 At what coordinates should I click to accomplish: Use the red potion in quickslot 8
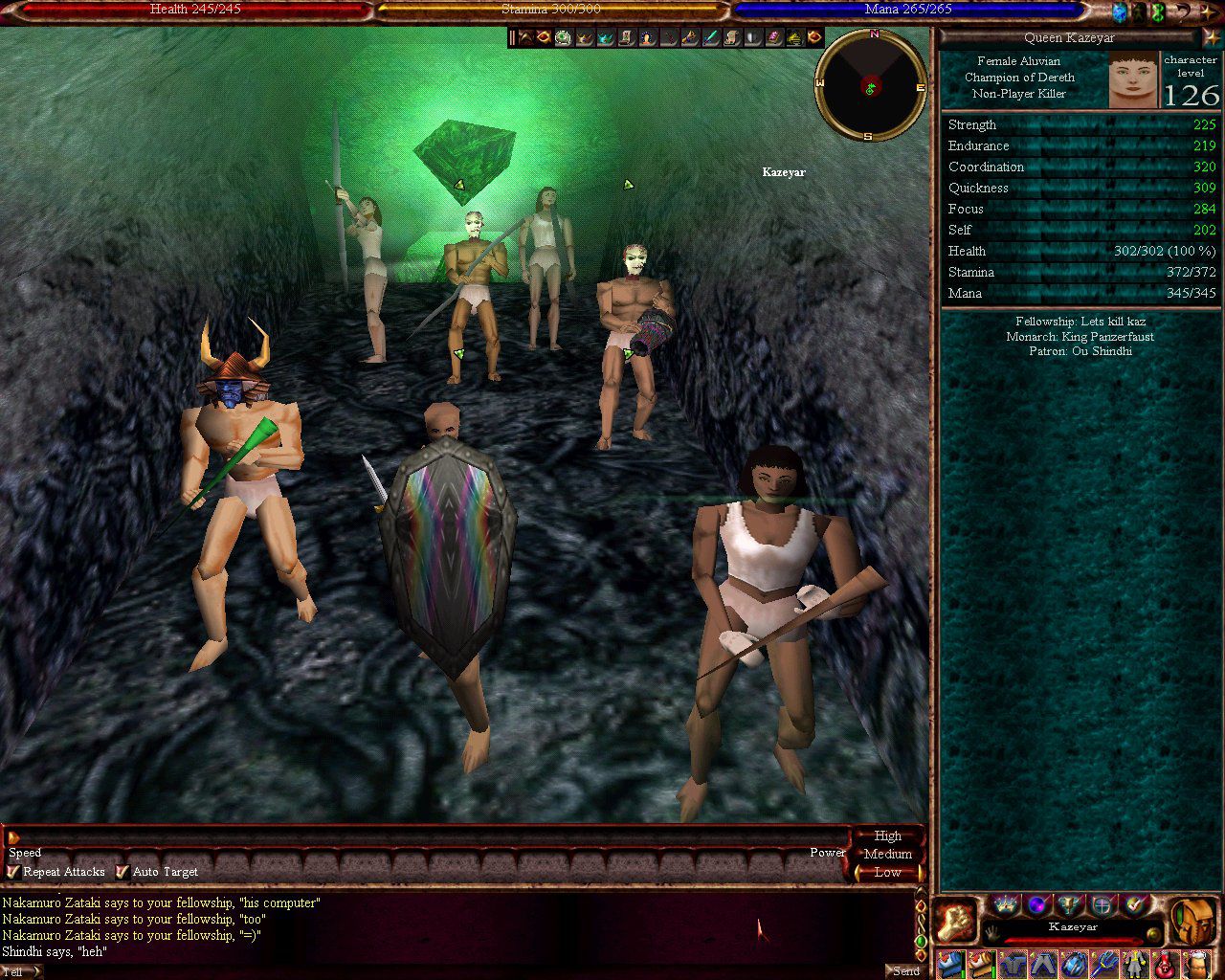pos(1165,964)
